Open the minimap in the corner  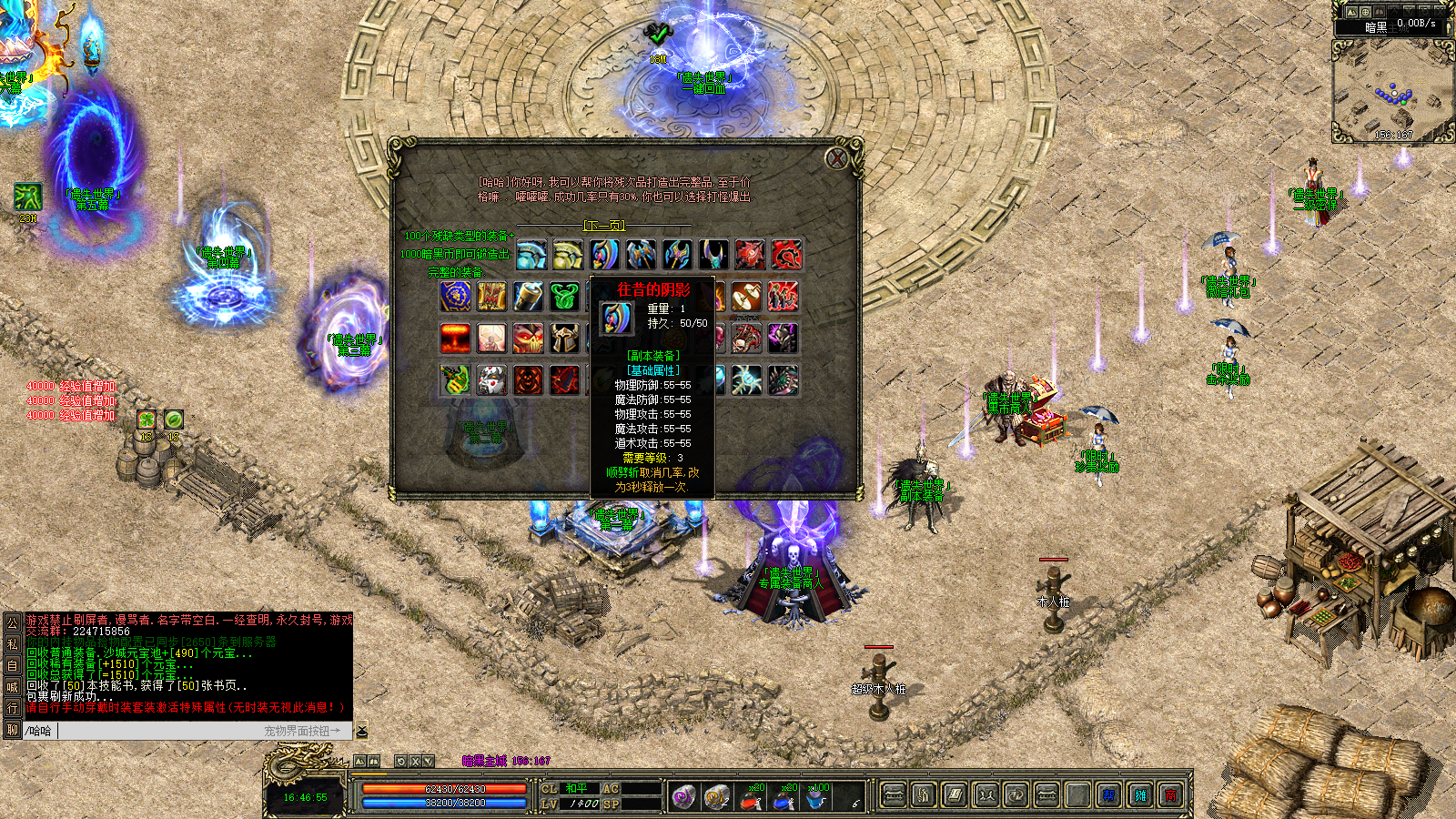click(1390, 91)
